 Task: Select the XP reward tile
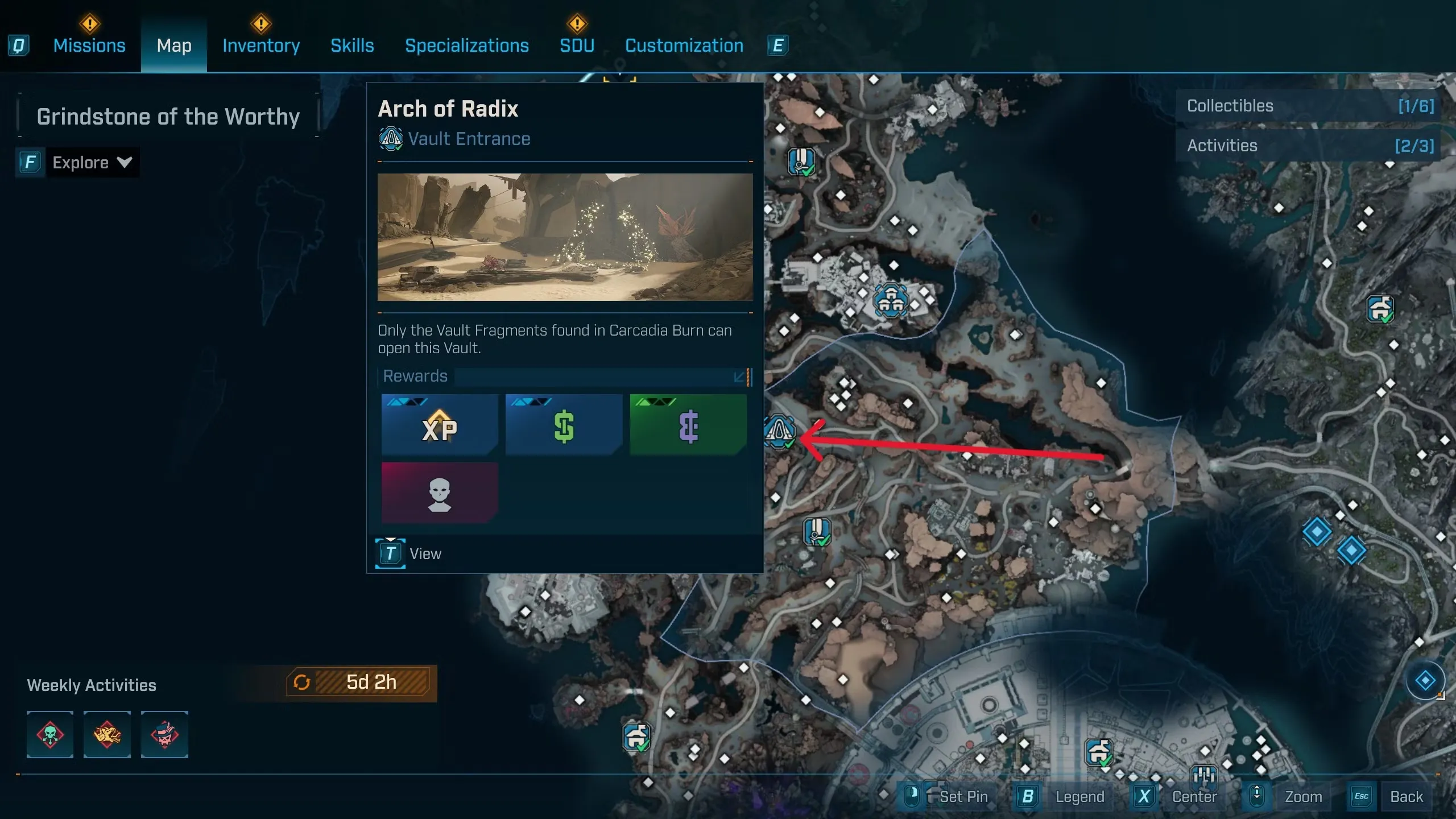click(x=439, y=425)
